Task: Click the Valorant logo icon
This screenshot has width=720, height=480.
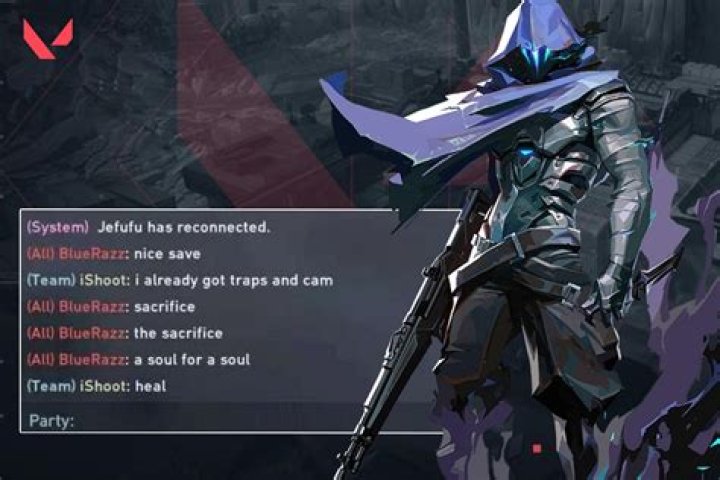Action: pyautogui.click(x=47, y=39)
